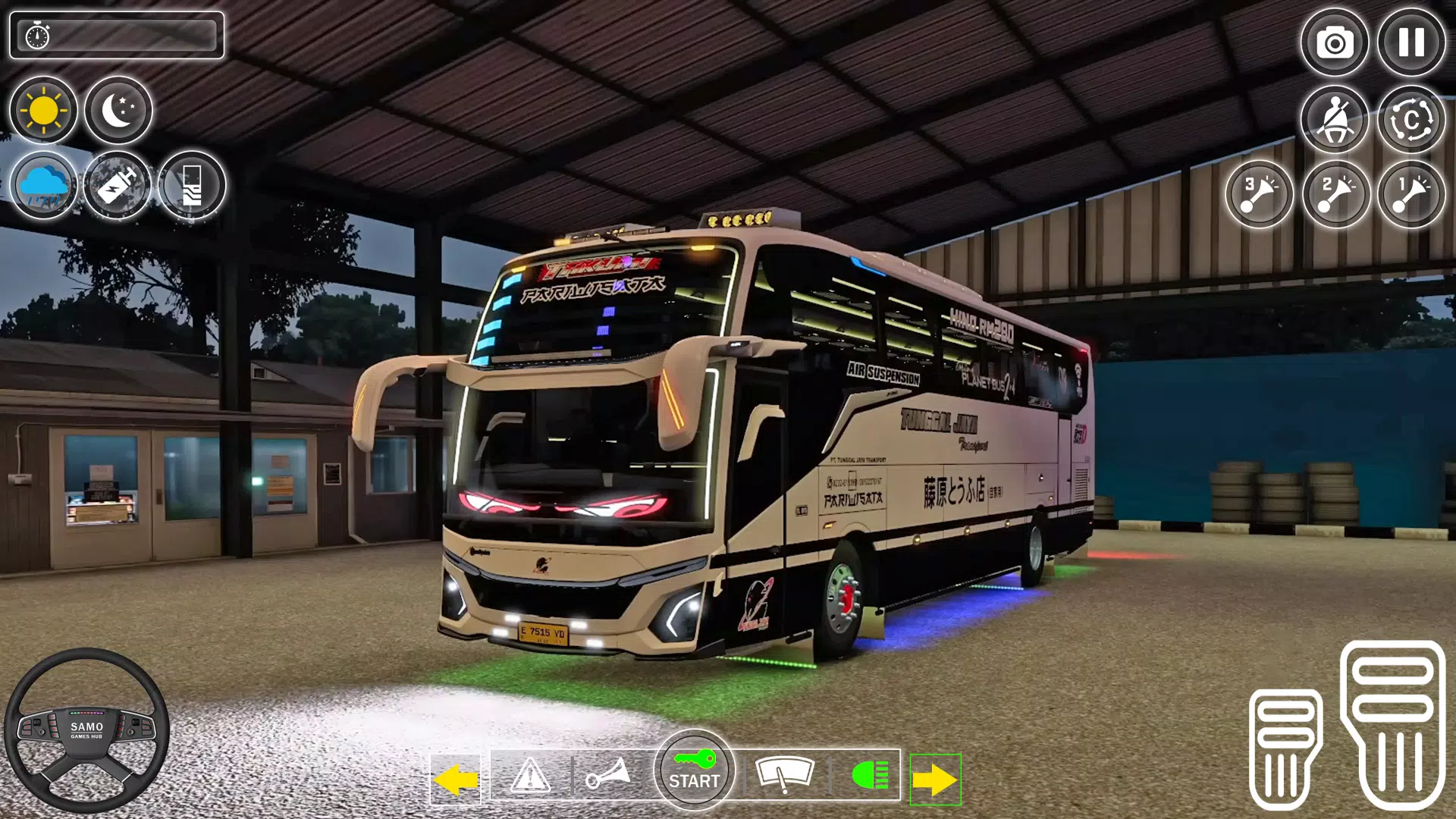Switch to daytime with the sun toggle
The width and height of the screenshot is (1456, 819).
(43, 110)
